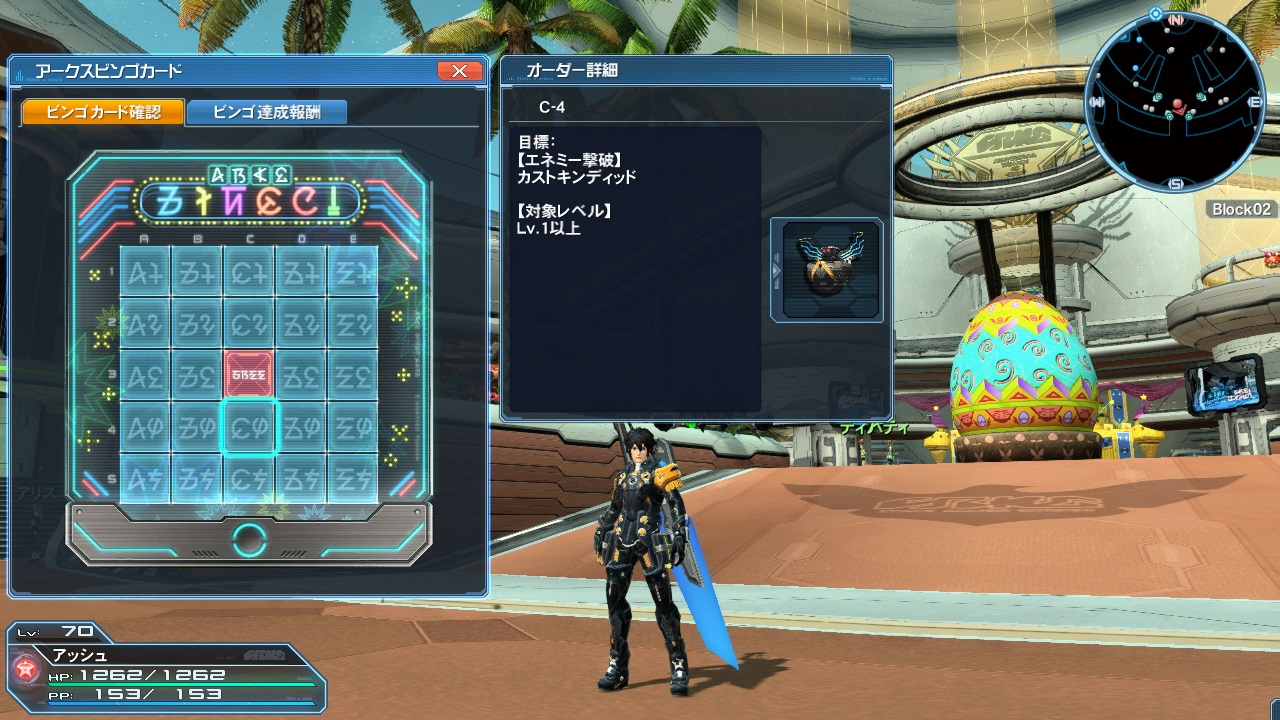Pick bingo tile E-1 on the card

[353, 270]
